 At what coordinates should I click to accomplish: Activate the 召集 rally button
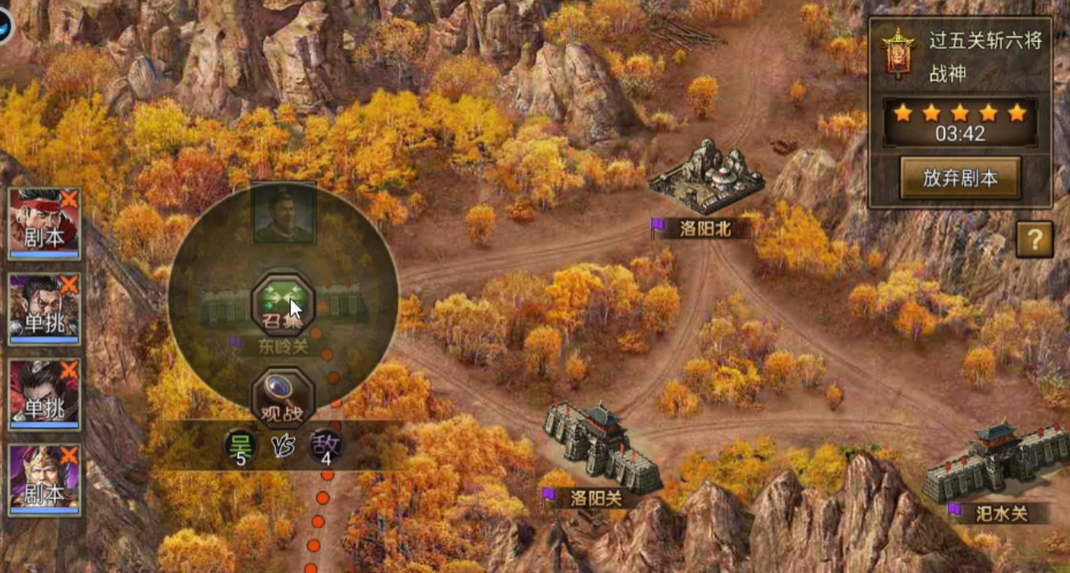[x=283, y=301]
